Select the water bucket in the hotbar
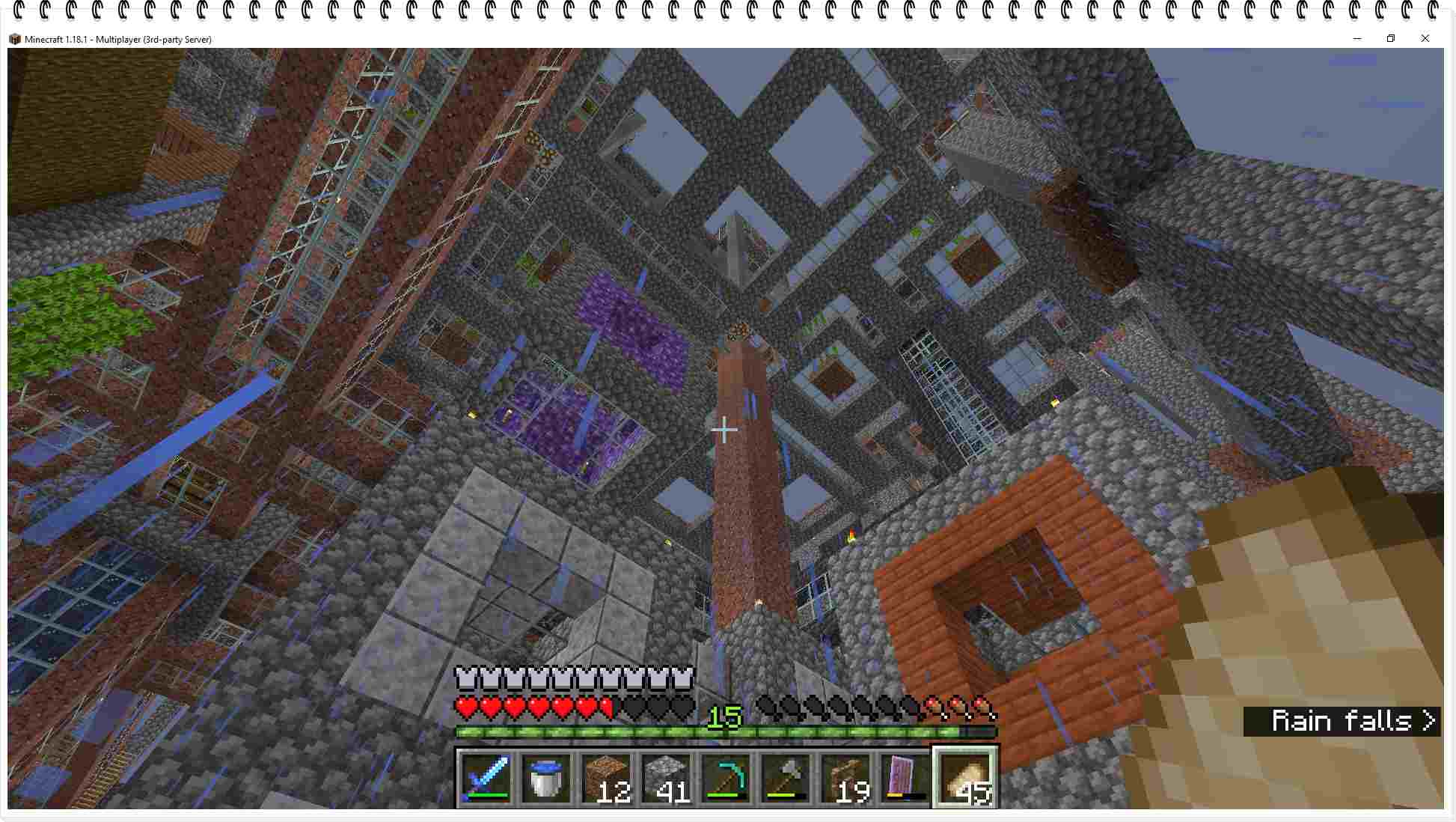Viewport: 1456px width, 822px height. 547,779
